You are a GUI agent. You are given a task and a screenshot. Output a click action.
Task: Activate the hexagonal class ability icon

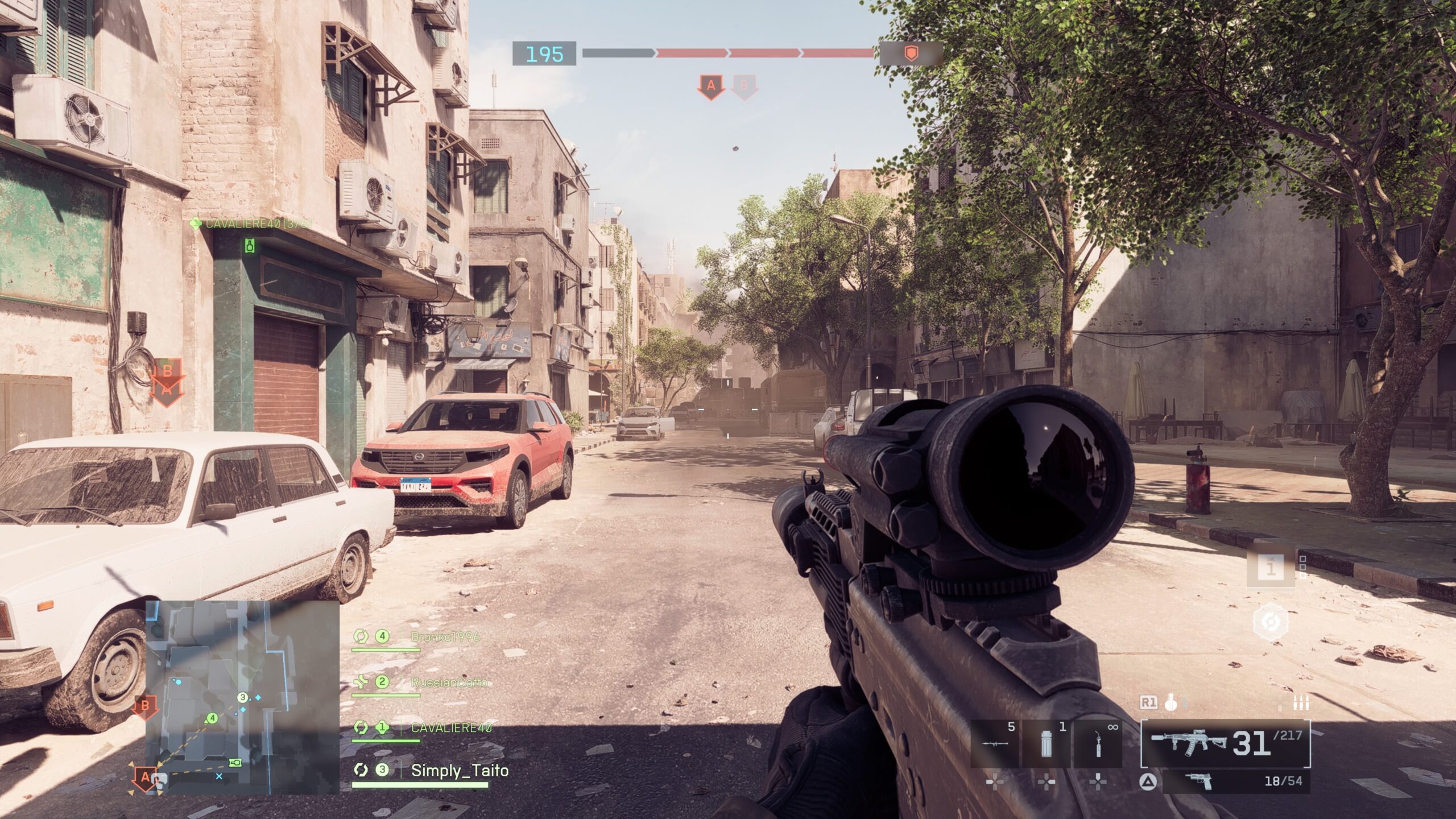point(1271,621)
